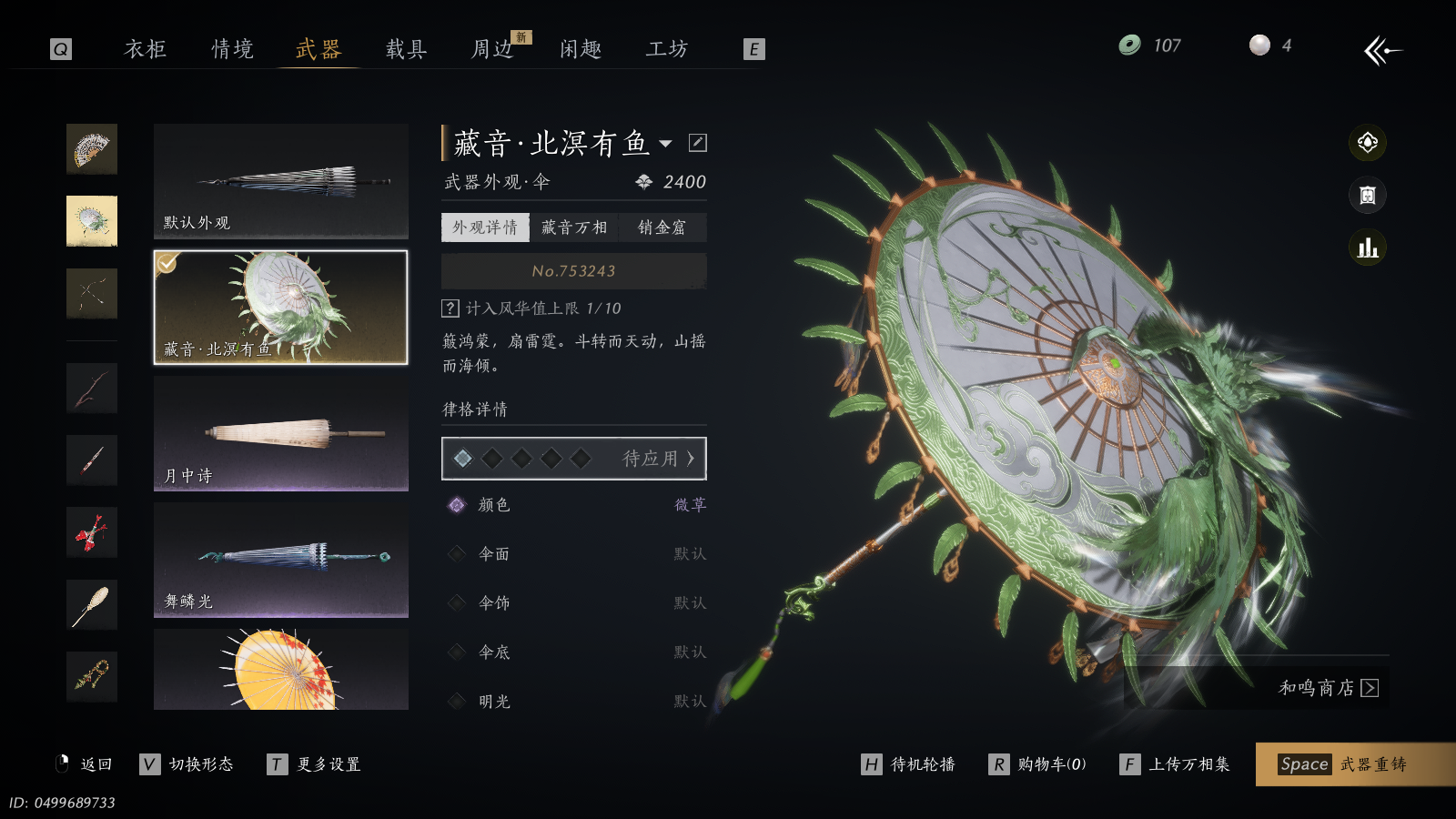Expand the 藏音·北溟有鱼 name dropdown
Screen dimensions: 1456x819
click(666, 144)
